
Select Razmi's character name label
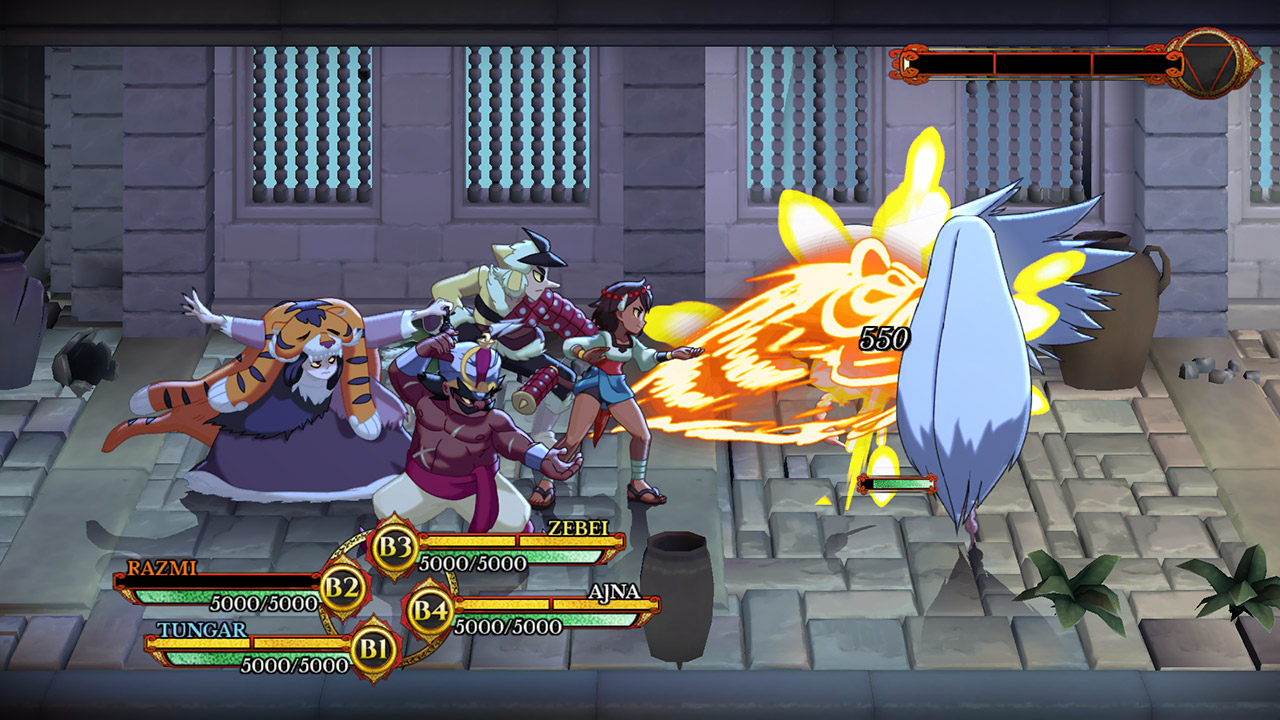[x=163, y=568]
